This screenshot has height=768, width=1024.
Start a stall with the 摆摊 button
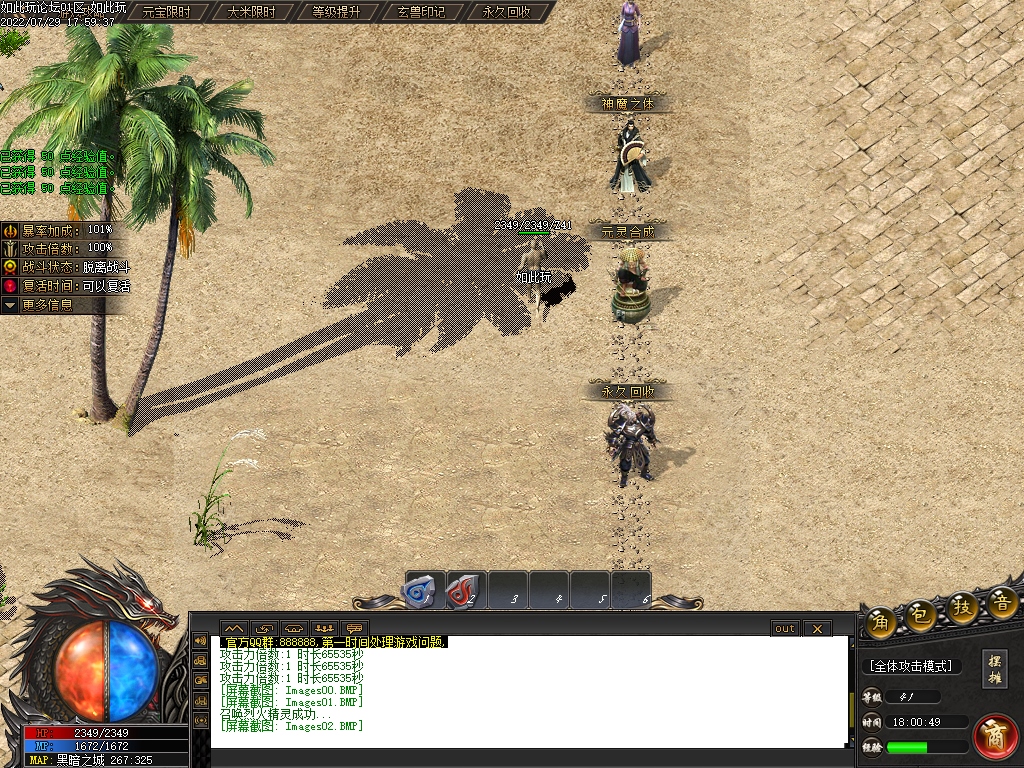(994, 669)
